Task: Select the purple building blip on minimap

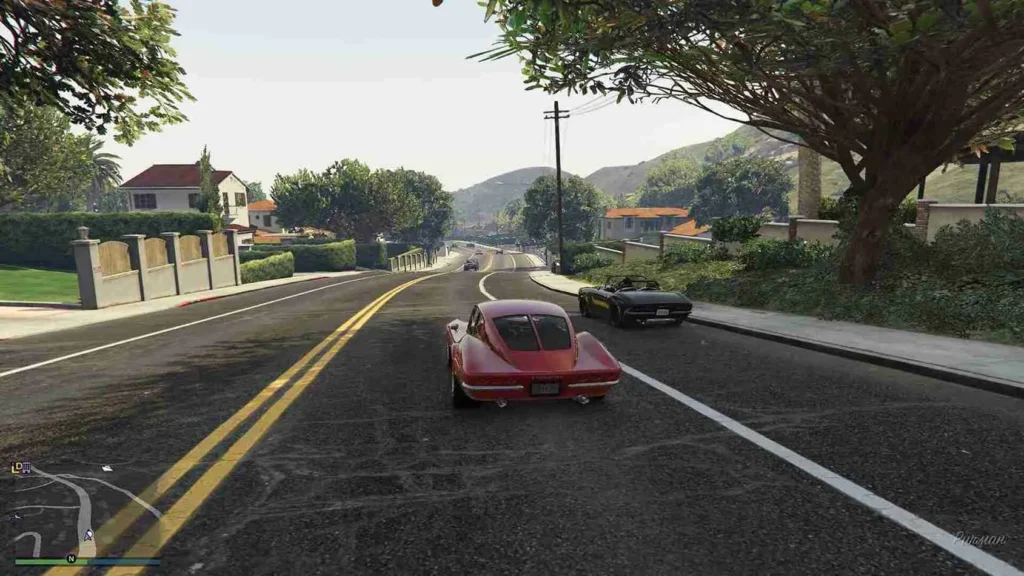Action: pyautogui.click(x=26, y=468)
